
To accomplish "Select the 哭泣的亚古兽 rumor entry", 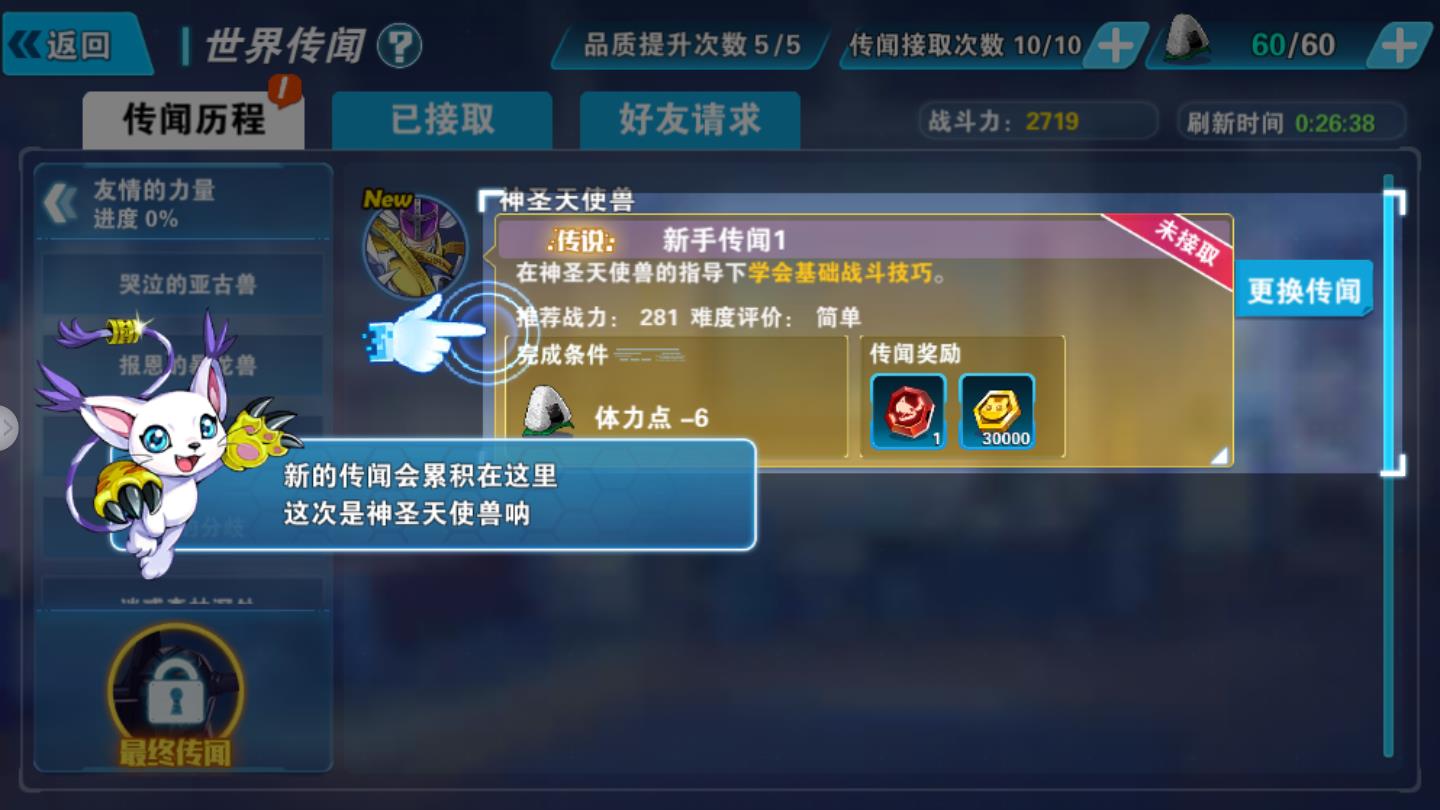I will 186,285.
